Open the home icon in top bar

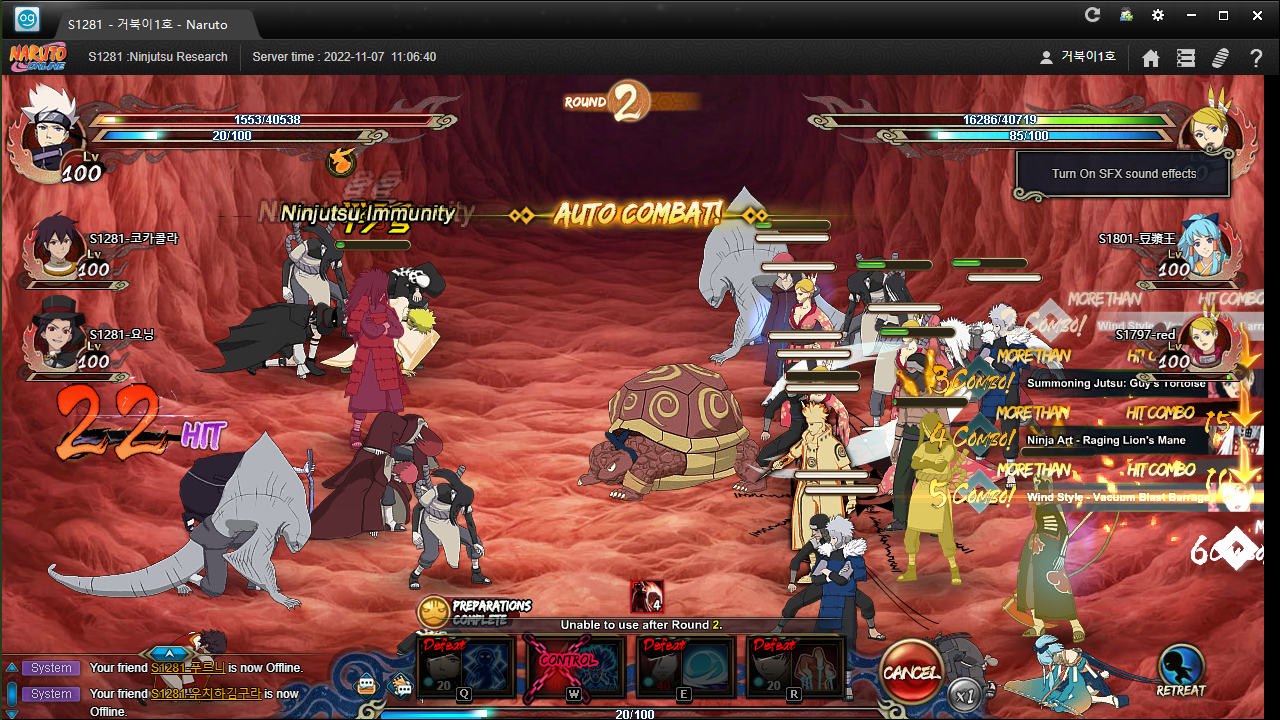pos(1151,58)
